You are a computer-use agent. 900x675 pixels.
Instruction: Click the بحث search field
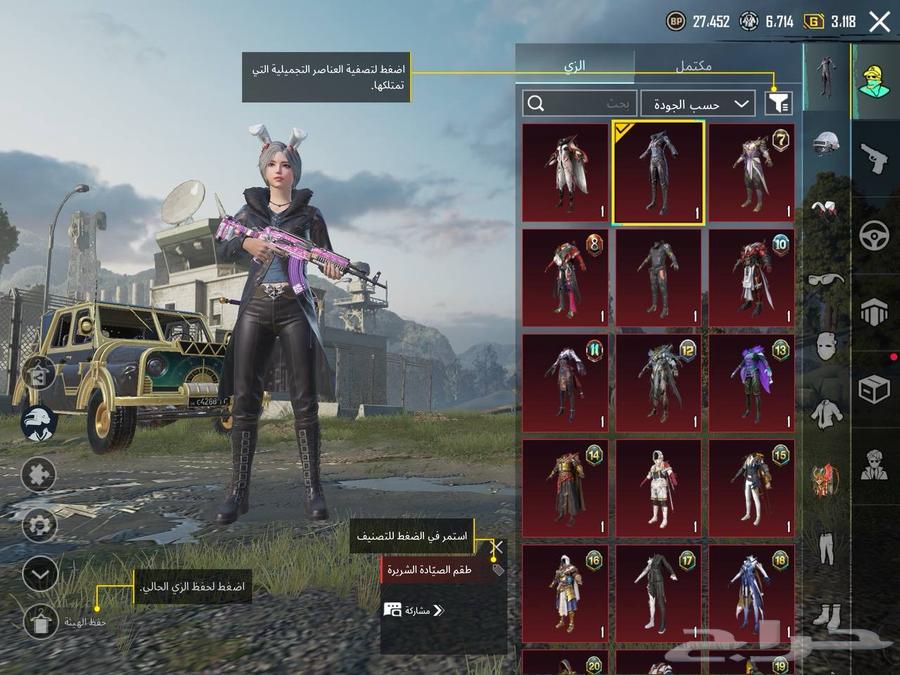tap(580, 103)
